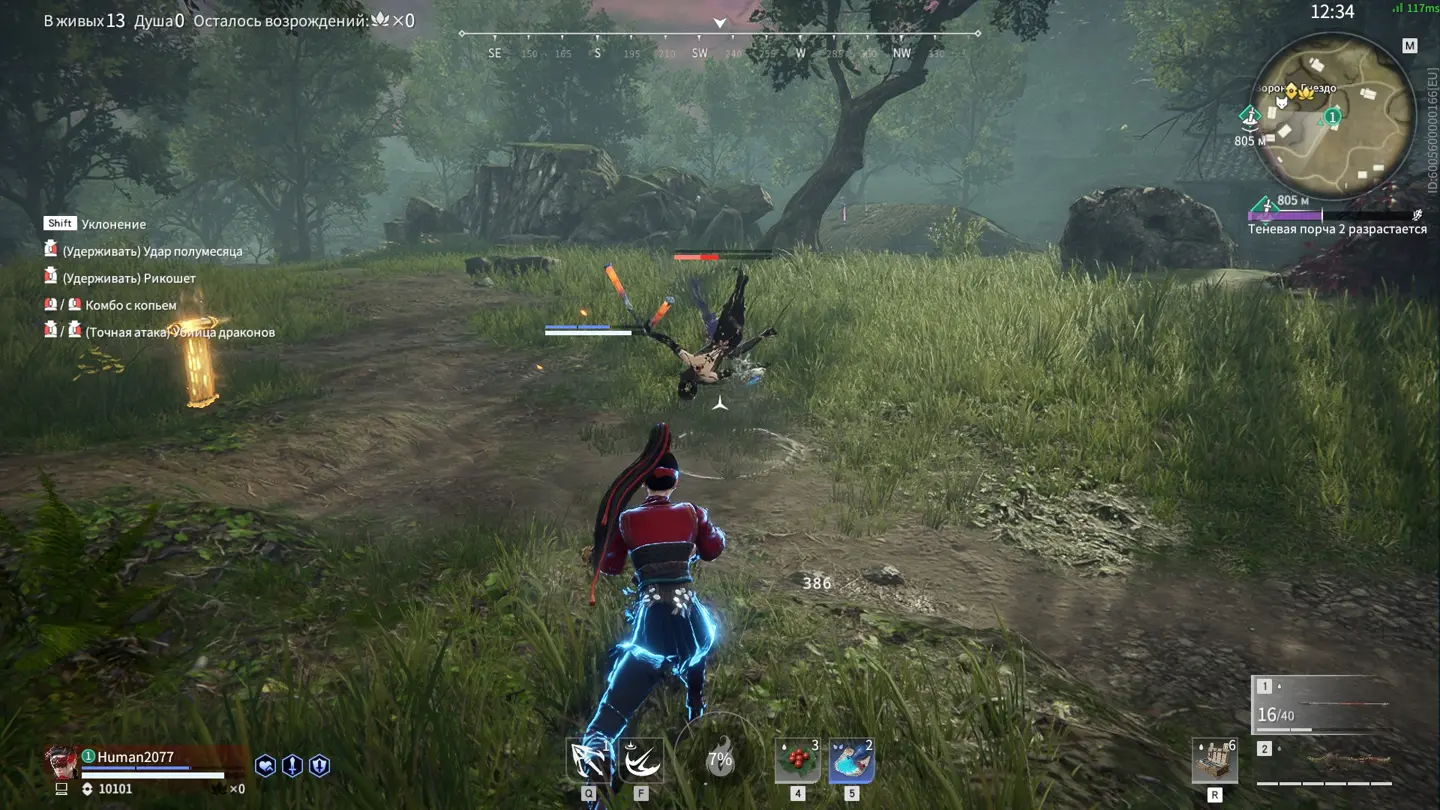This screenshot has width=1440, height=810.
Task: Activate the hero skill icon
Action: point(588,761)
